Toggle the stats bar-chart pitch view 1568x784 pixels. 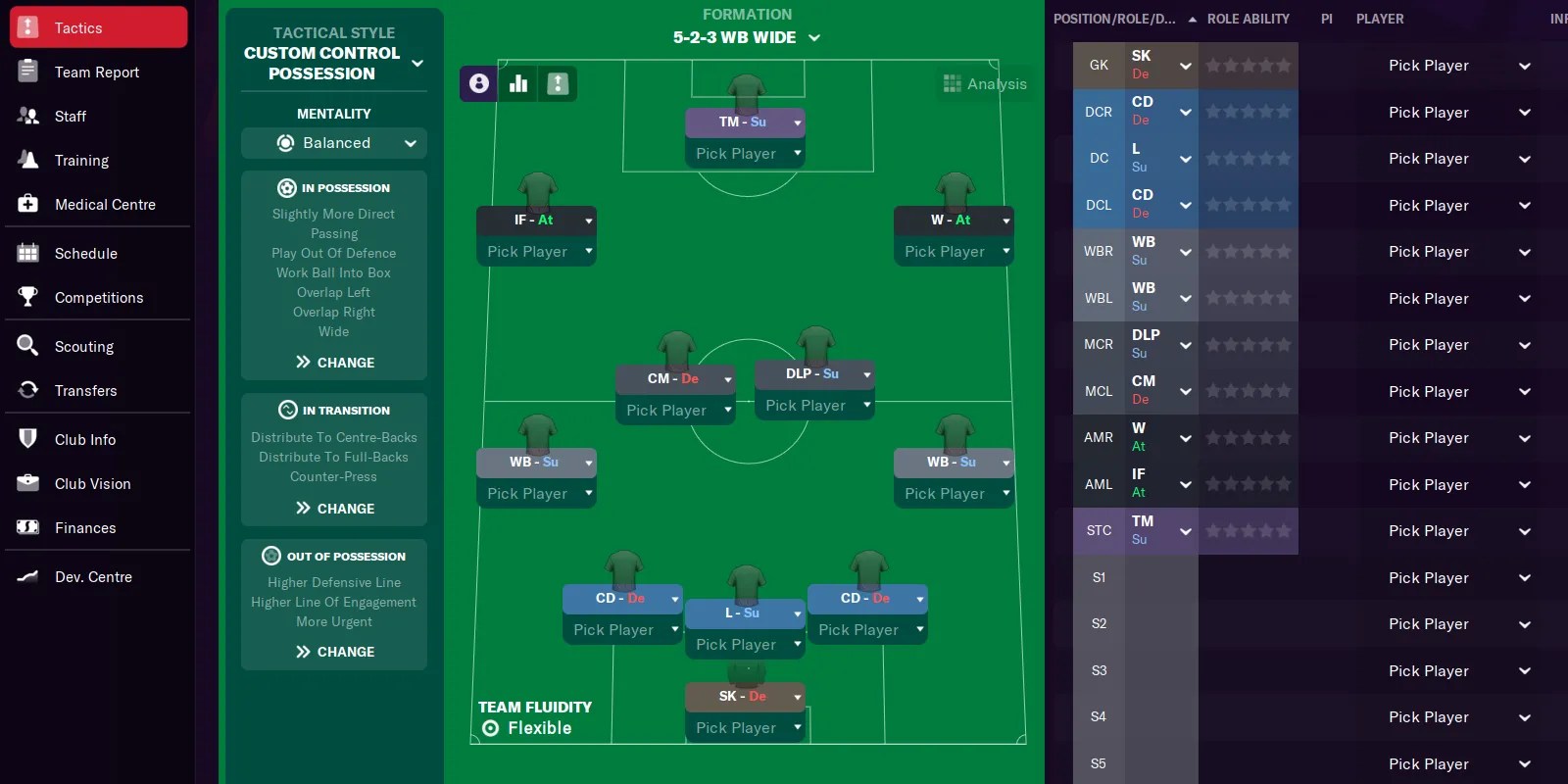tap(517, 83)
